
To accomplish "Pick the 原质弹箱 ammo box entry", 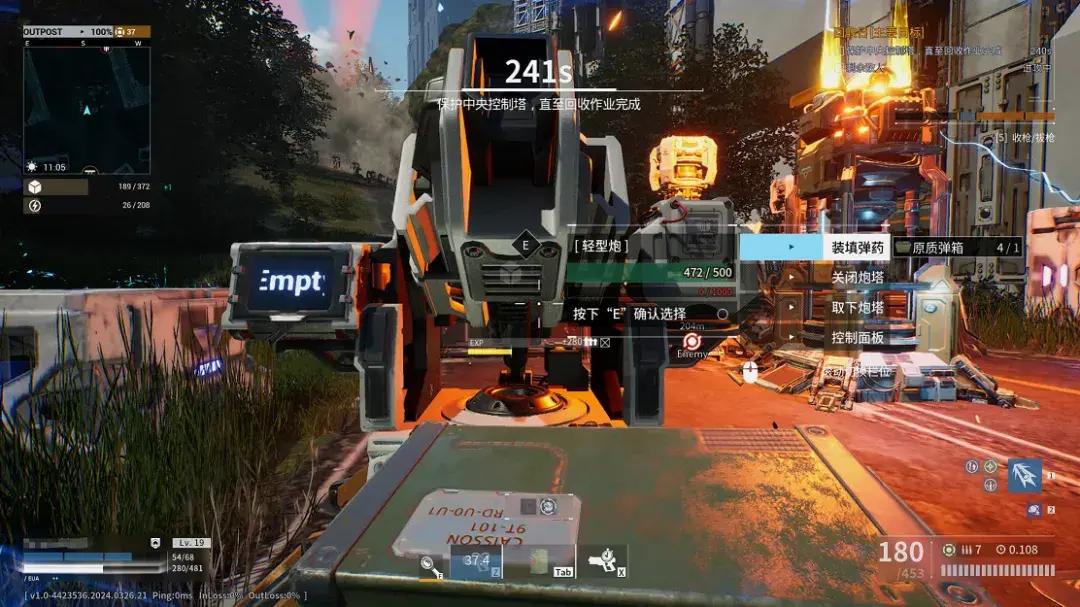I will click(x=957, y=247).
